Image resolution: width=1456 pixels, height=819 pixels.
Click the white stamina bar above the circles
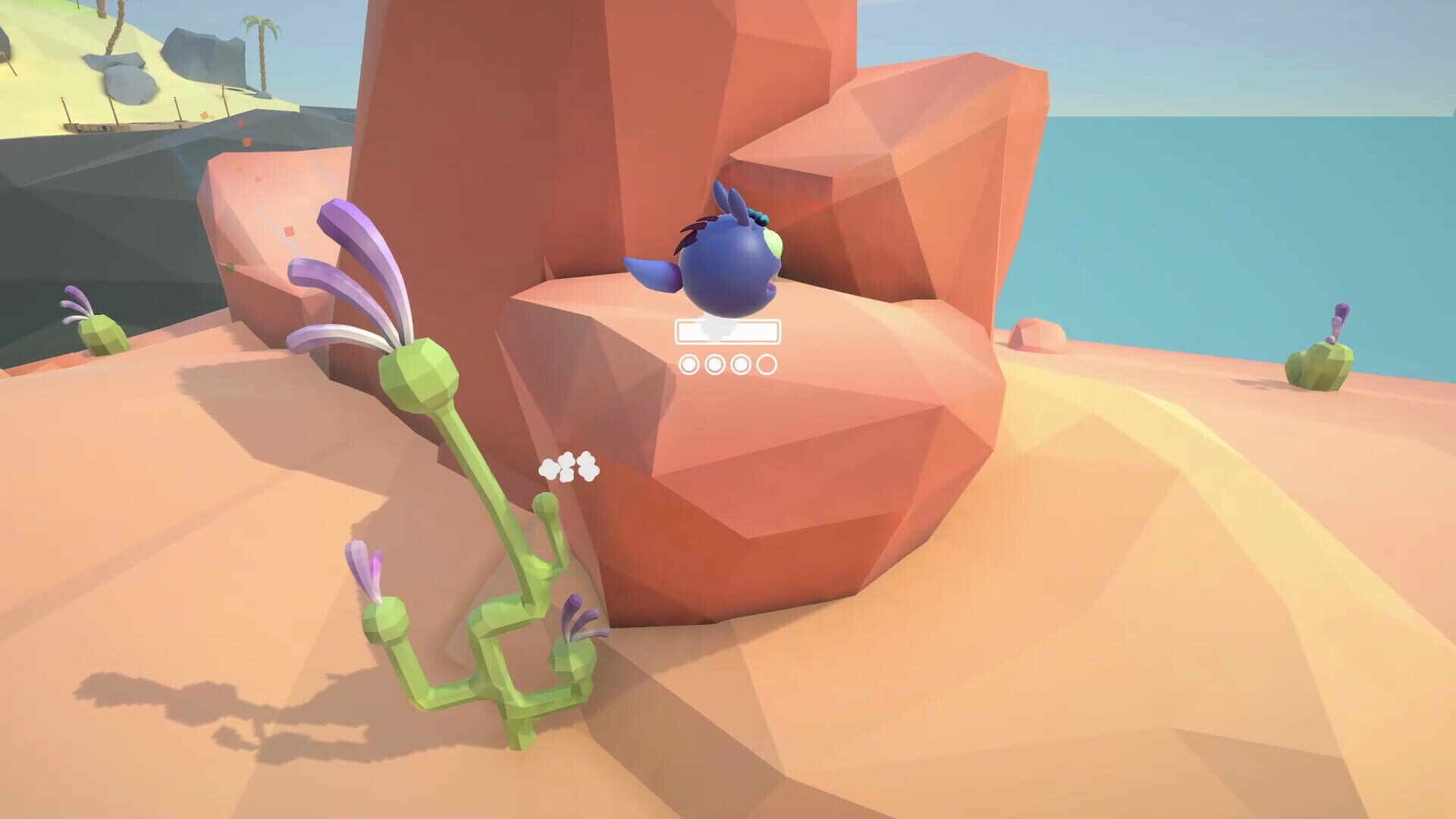[x=728, y=331]
